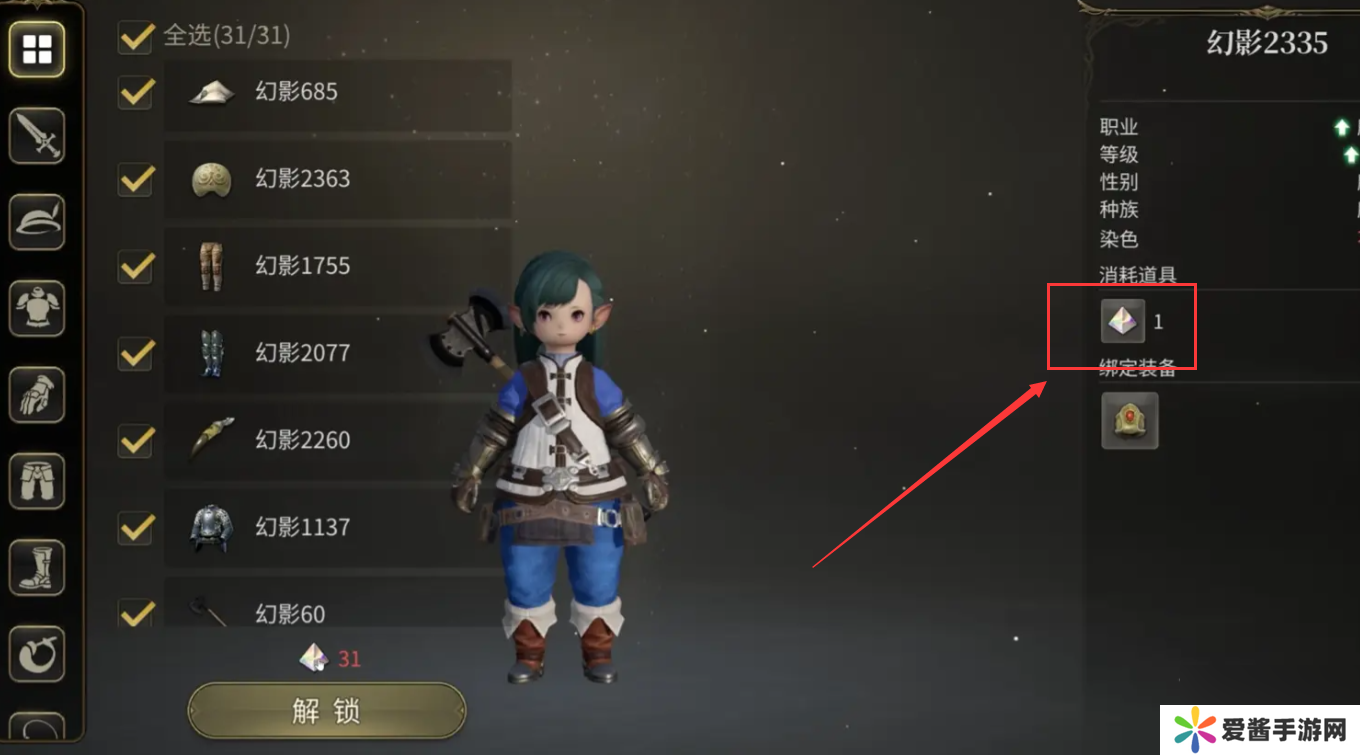Select the 幻影2363 list row
Screen dimensions: 1360x755
coord(337,180)
